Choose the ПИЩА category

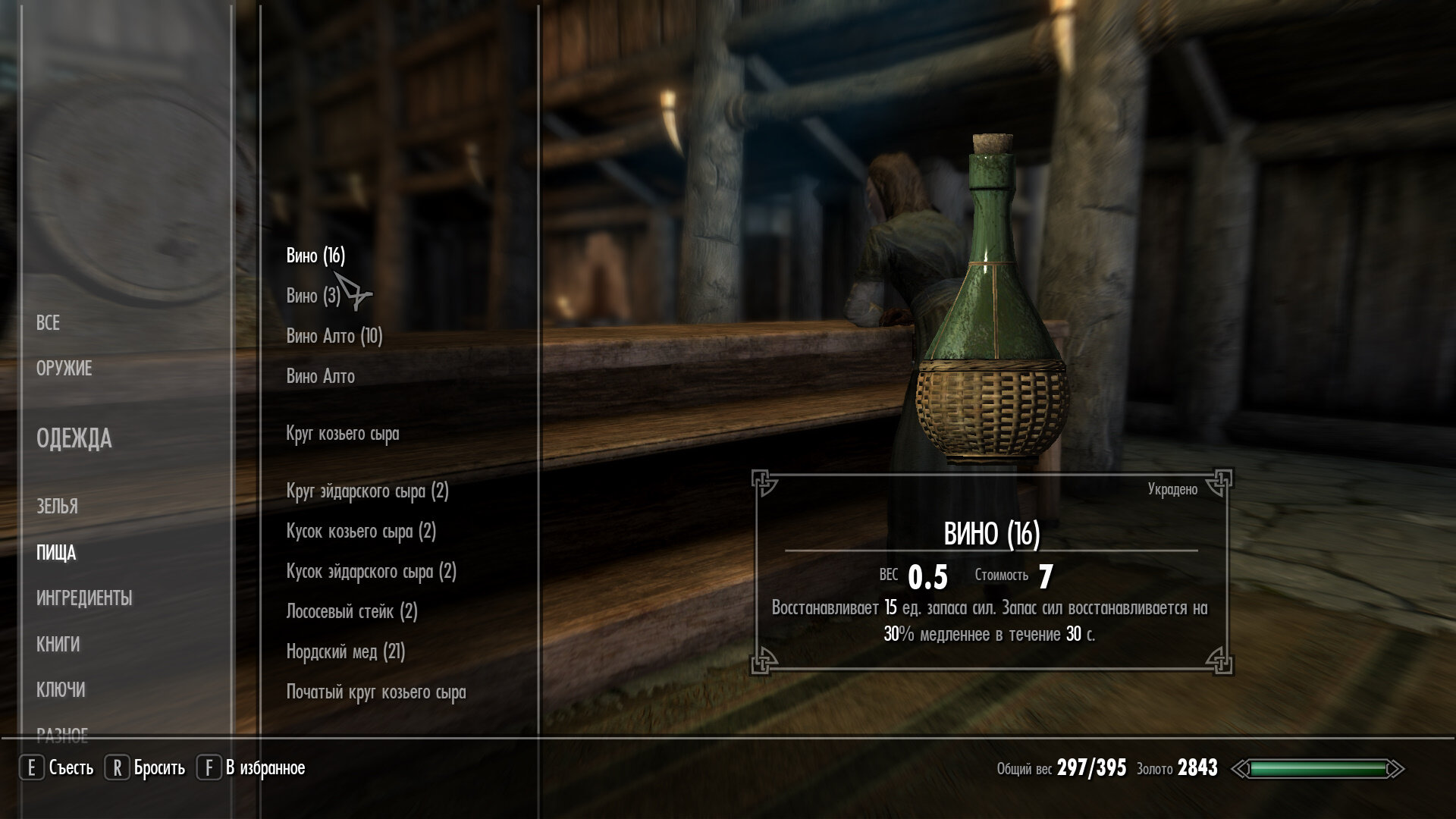56,553
